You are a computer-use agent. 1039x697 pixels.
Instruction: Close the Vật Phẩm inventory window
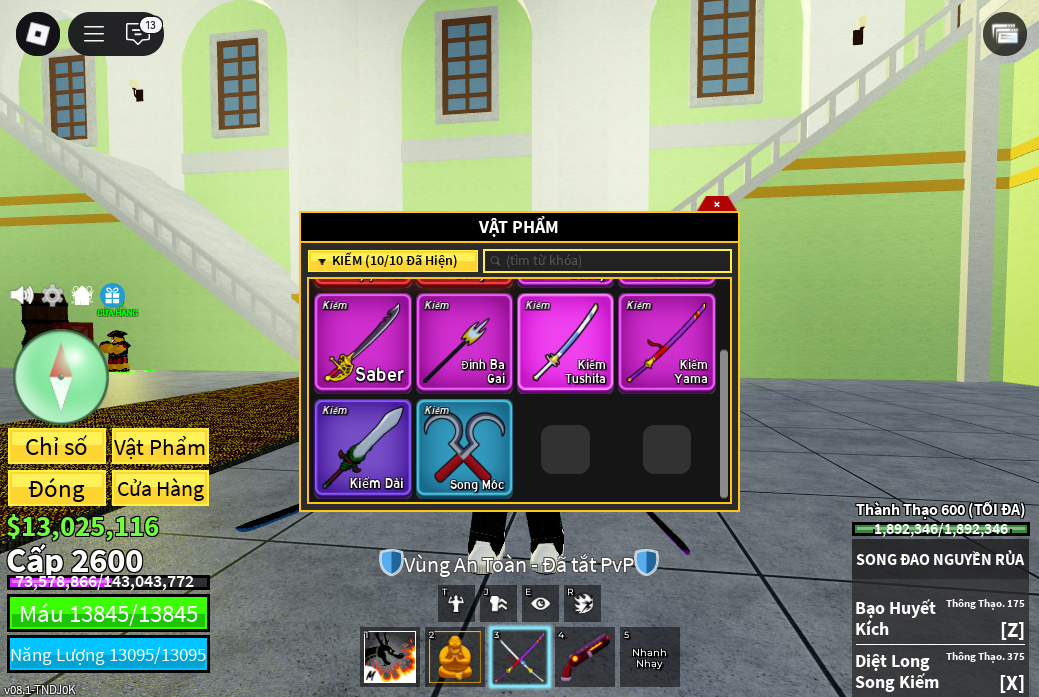[x=716, y=204]
